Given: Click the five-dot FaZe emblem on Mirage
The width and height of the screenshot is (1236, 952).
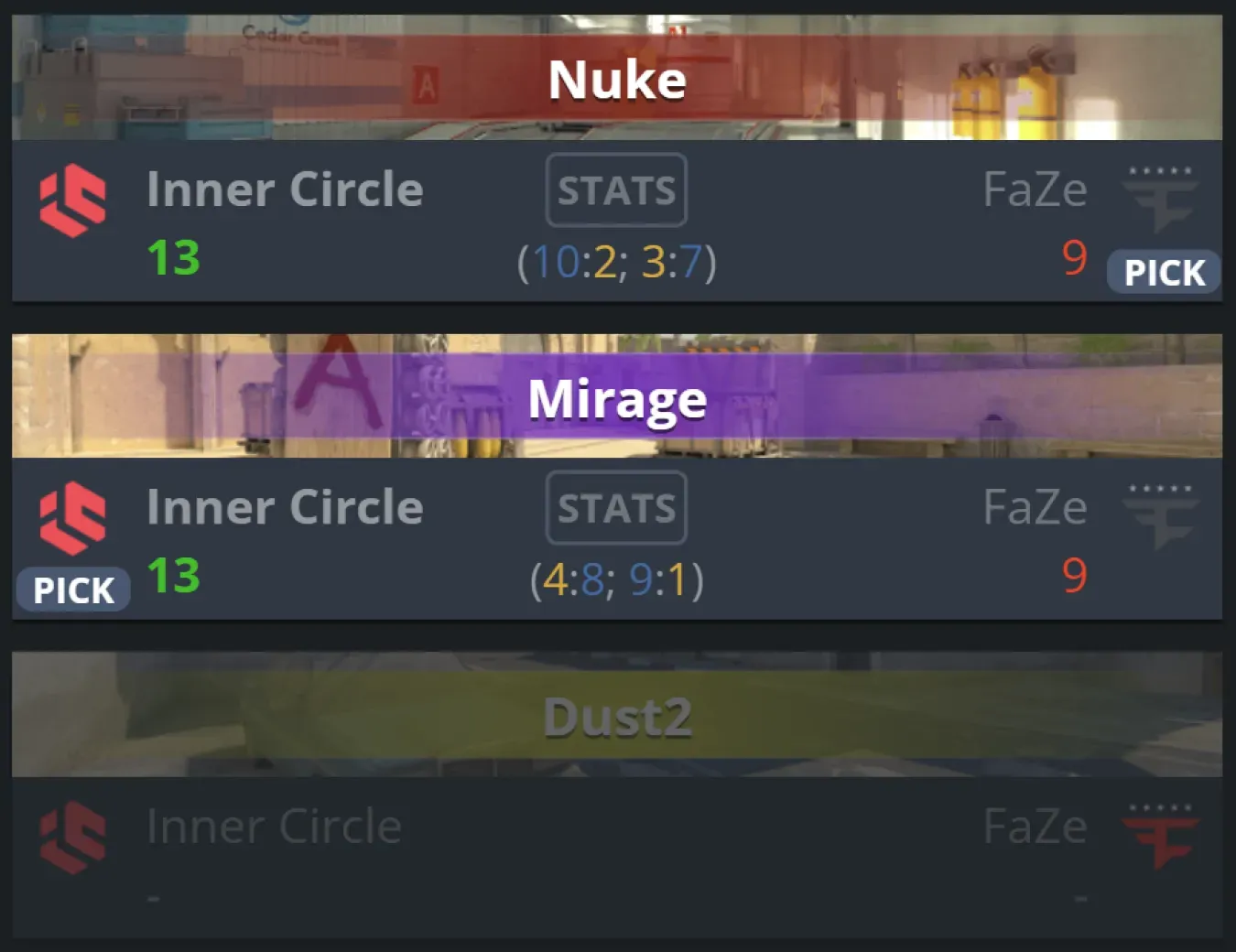Looking at the screenshot, I should pyautogui.click(x=1161, y=514).
